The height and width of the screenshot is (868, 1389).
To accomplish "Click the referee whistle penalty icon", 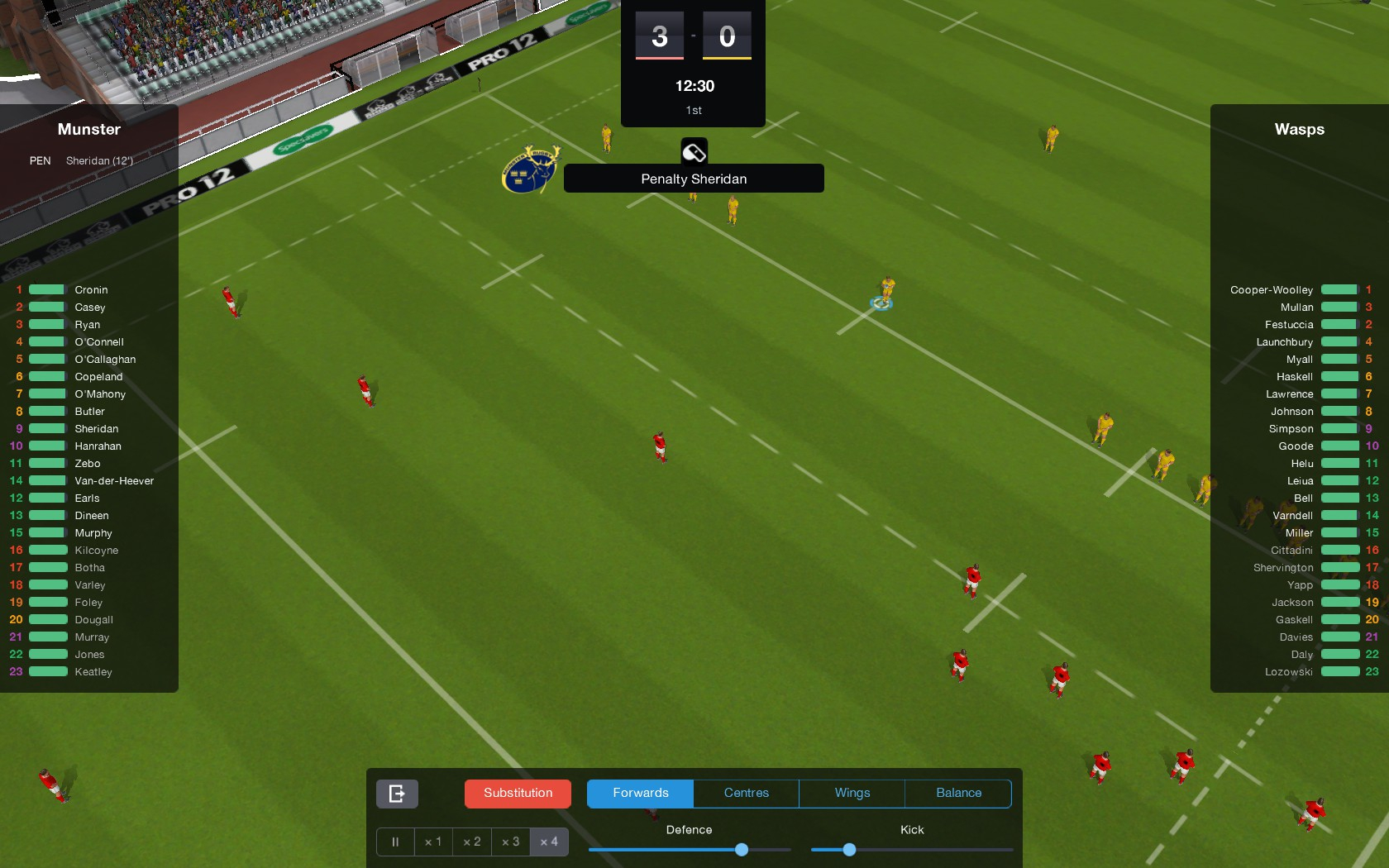I will coord(693,151).
